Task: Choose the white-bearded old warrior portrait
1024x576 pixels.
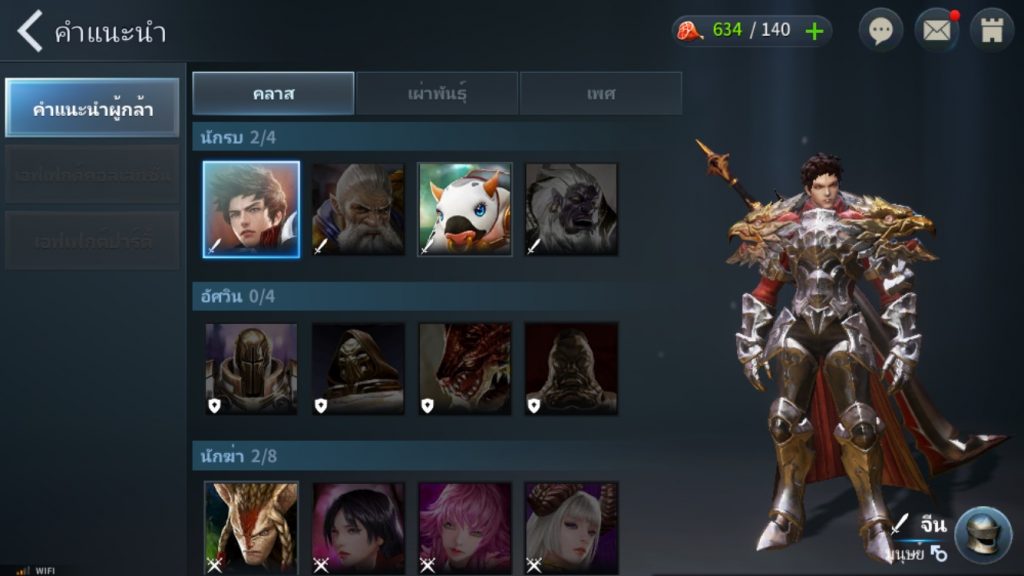Action: [x=358, y=210]
